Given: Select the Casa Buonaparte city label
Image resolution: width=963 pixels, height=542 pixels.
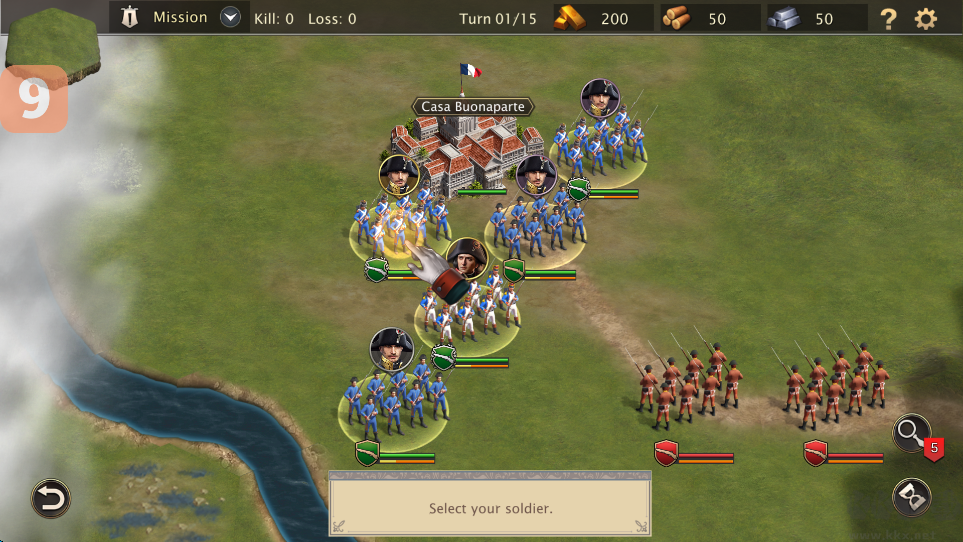Looking at the screenshot, I should click(x=470, y=107).
